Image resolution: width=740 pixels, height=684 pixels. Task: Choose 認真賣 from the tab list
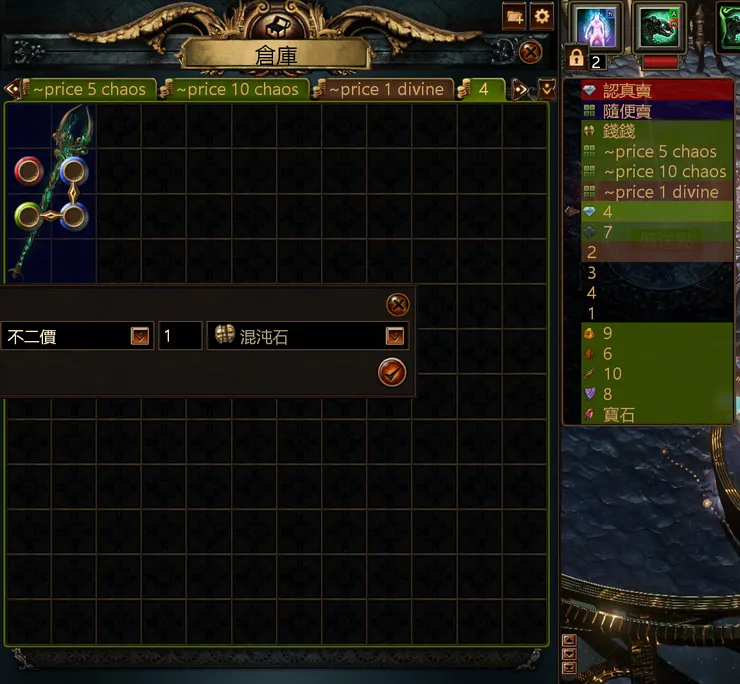(627, 91)
